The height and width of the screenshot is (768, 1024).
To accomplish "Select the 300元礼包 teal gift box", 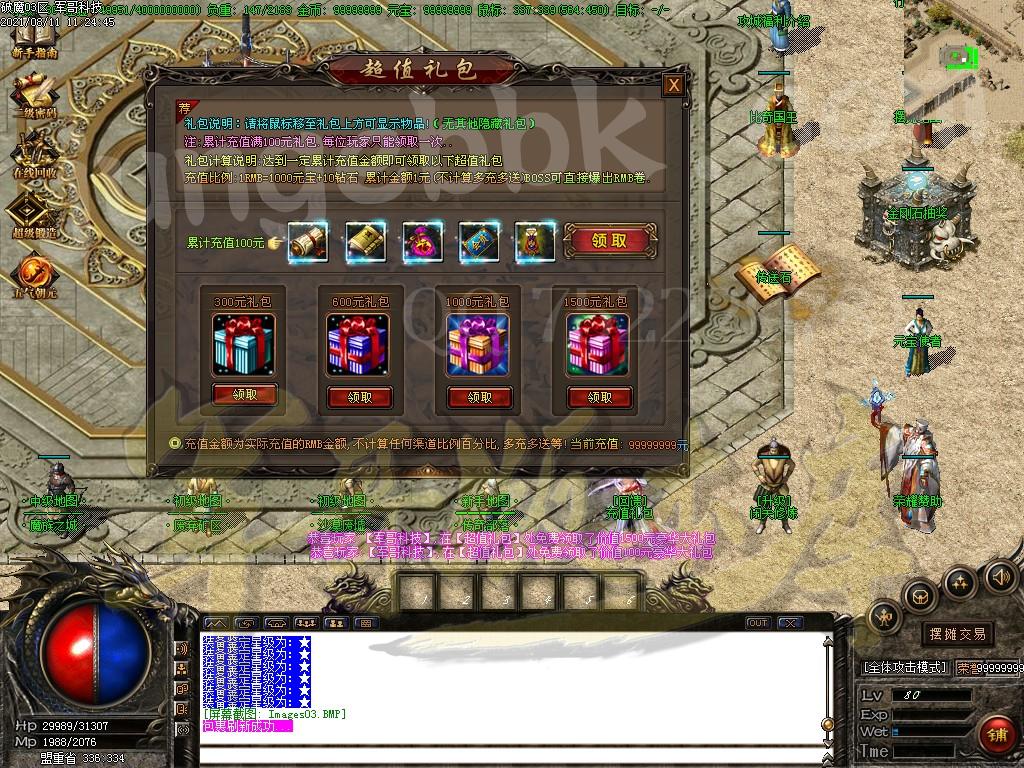I will point(243,345).
